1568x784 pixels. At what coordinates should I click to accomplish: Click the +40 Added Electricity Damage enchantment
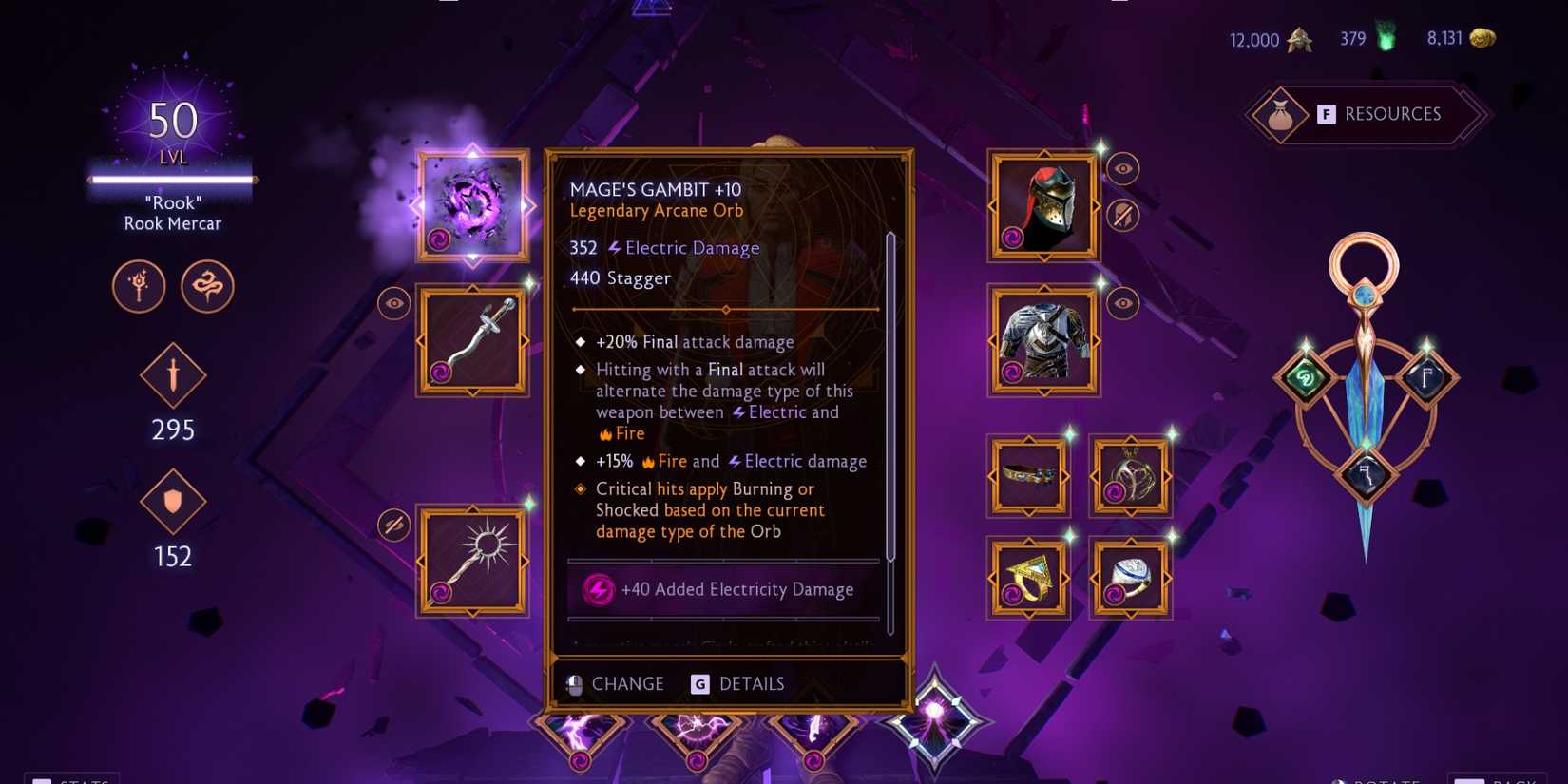click(722, 589)
